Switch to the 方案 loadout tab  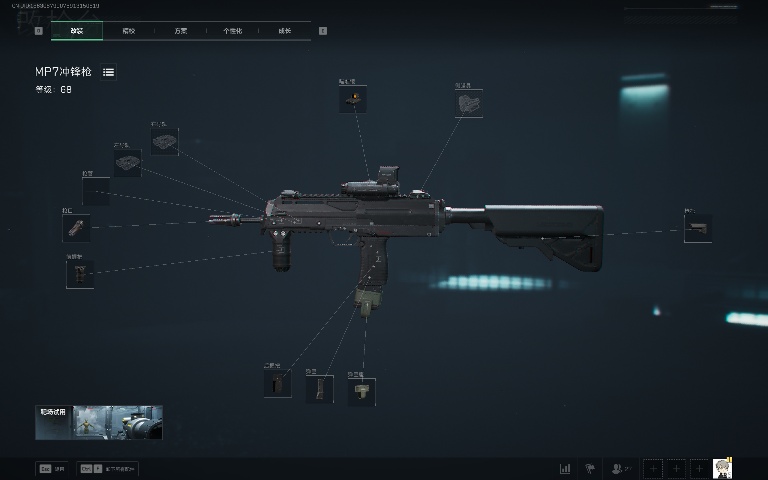click(180, 31)
